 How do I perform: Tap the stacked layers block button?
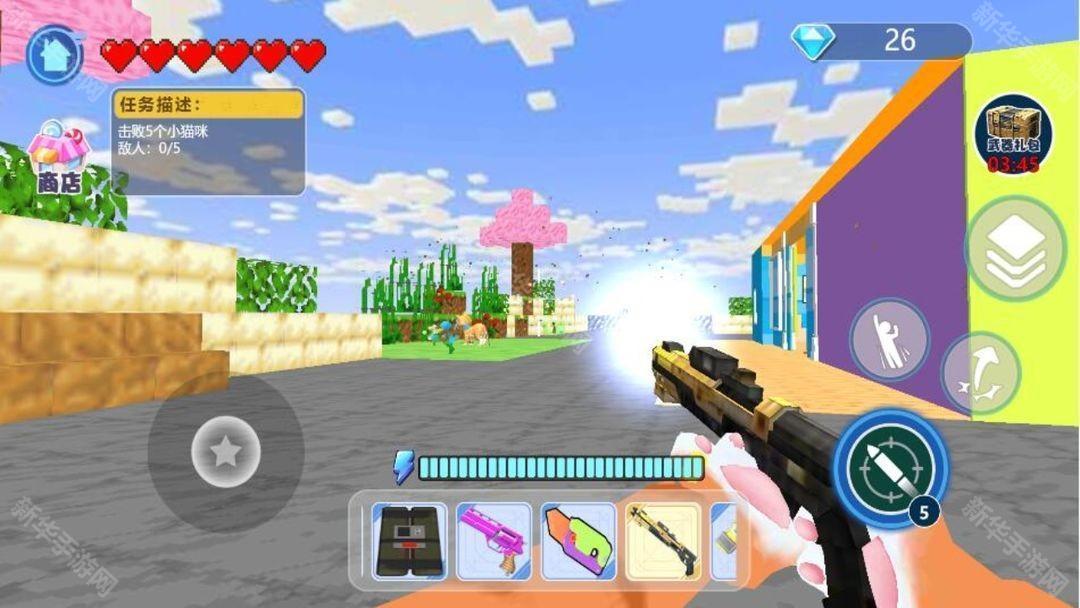coord(1015,248)
